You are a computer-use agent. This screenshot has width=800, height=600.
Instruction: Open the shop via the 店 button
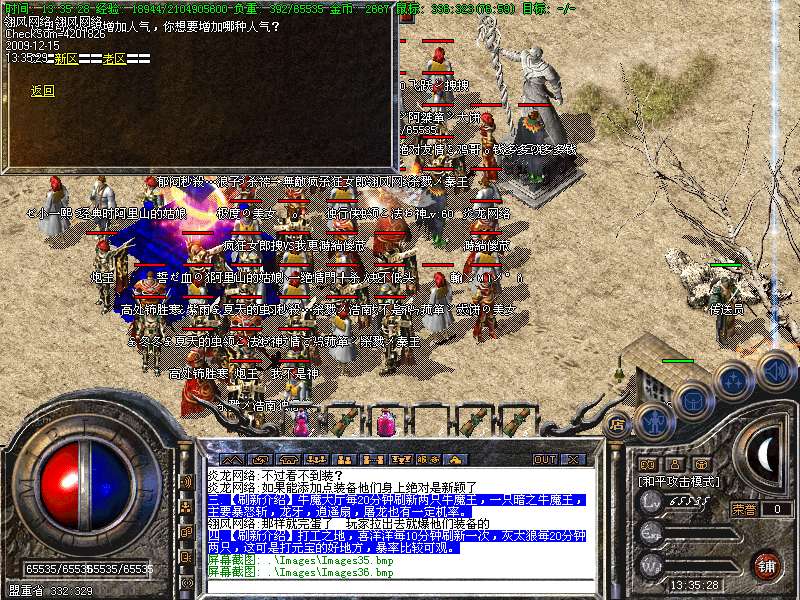pos(618,423)
